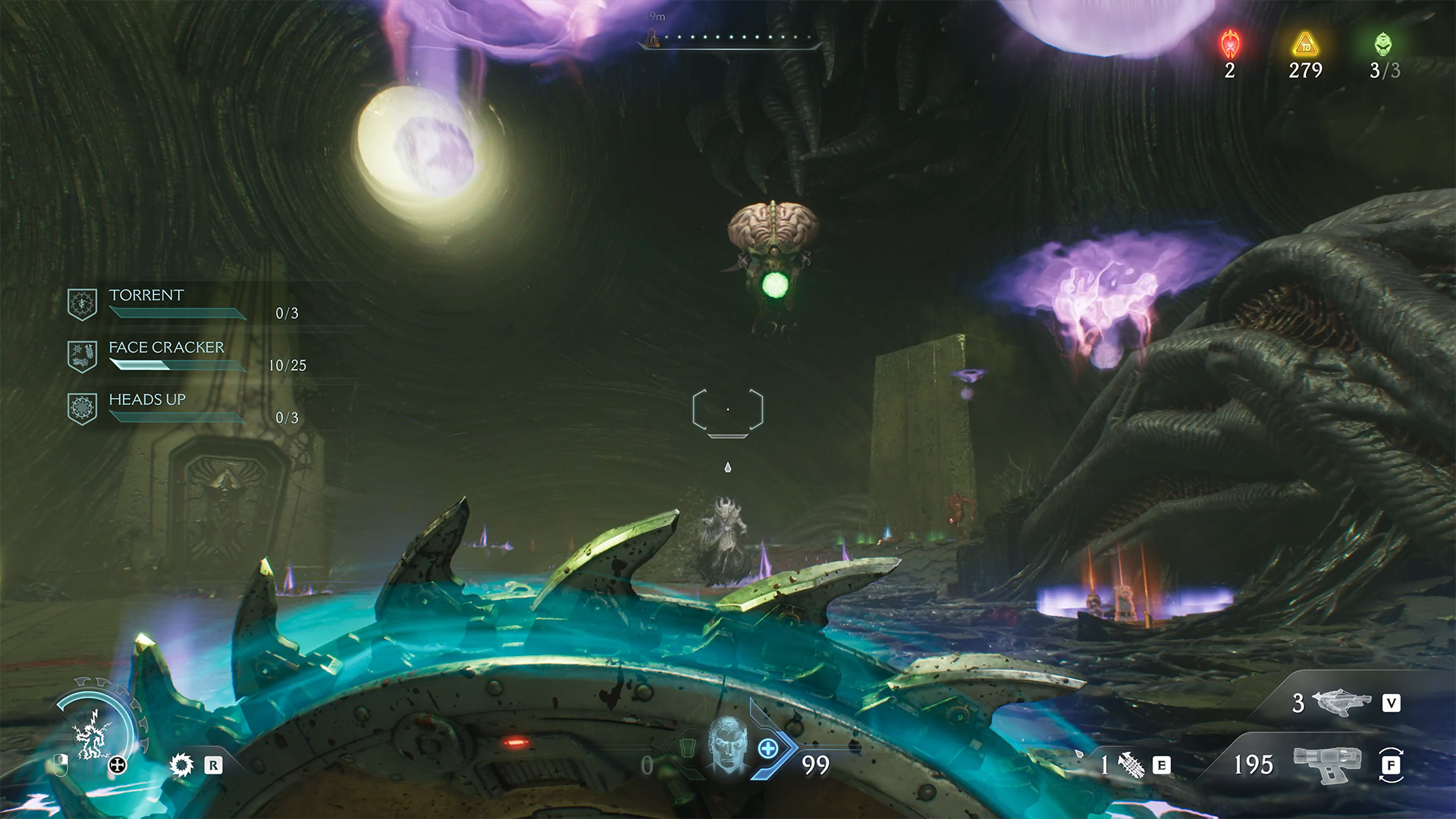Screen dimensions: 1456x819
Task: Click the blue health plus icon
Action: (768, 749)
